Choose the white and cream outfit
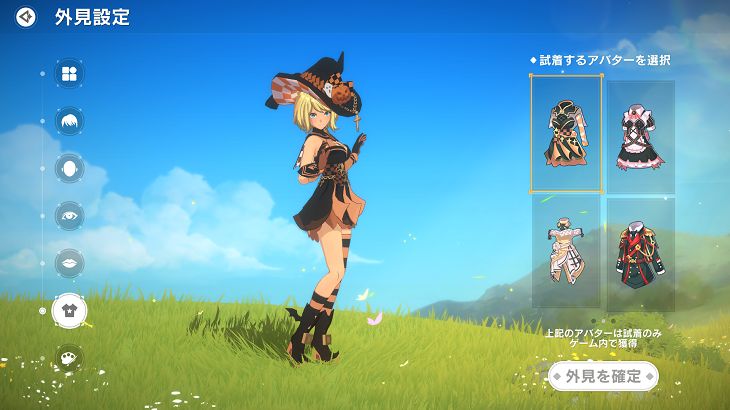This screenshot has width=730, height=410. point(566,251)
